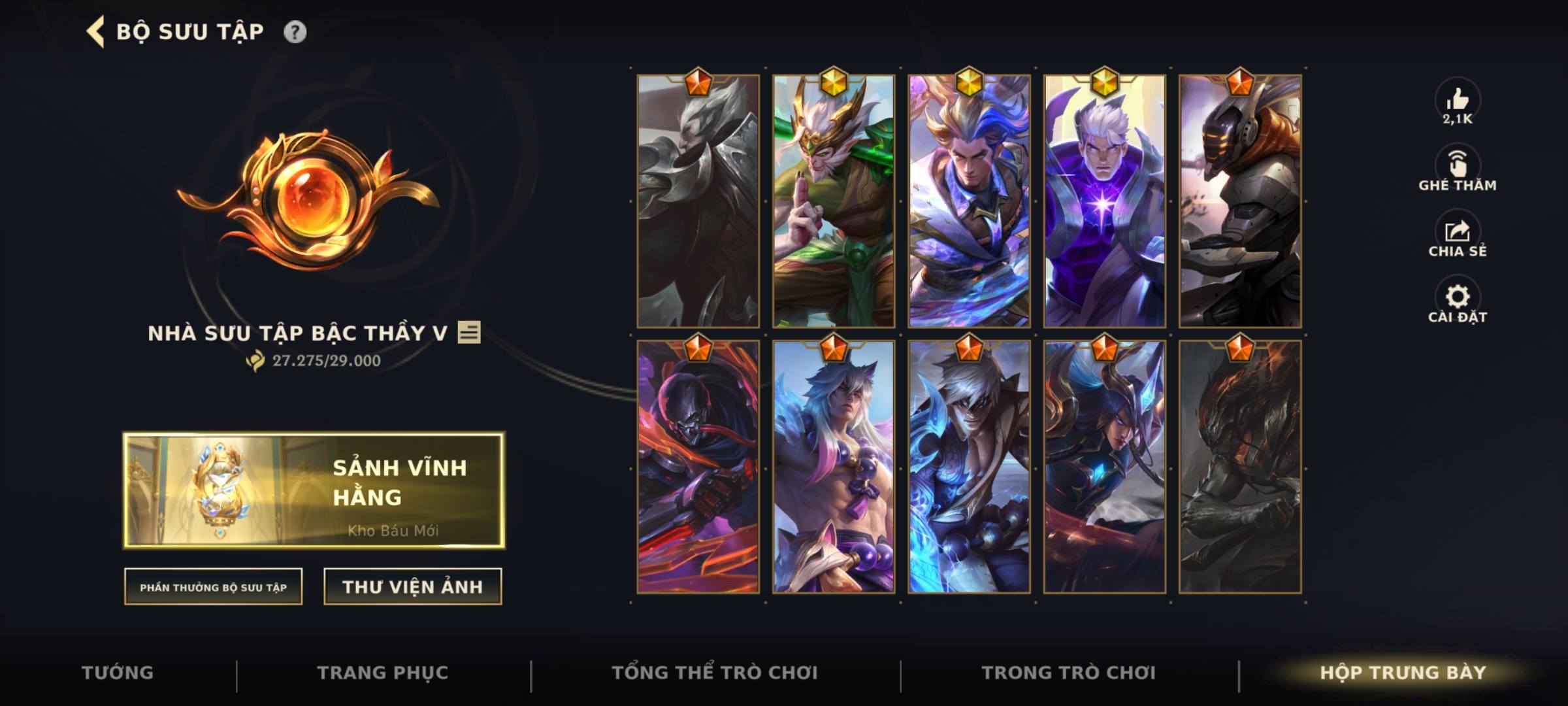The image size is (1568, 706).
Task: Select the TƯỚNG tab
Action: coord(118,671)
